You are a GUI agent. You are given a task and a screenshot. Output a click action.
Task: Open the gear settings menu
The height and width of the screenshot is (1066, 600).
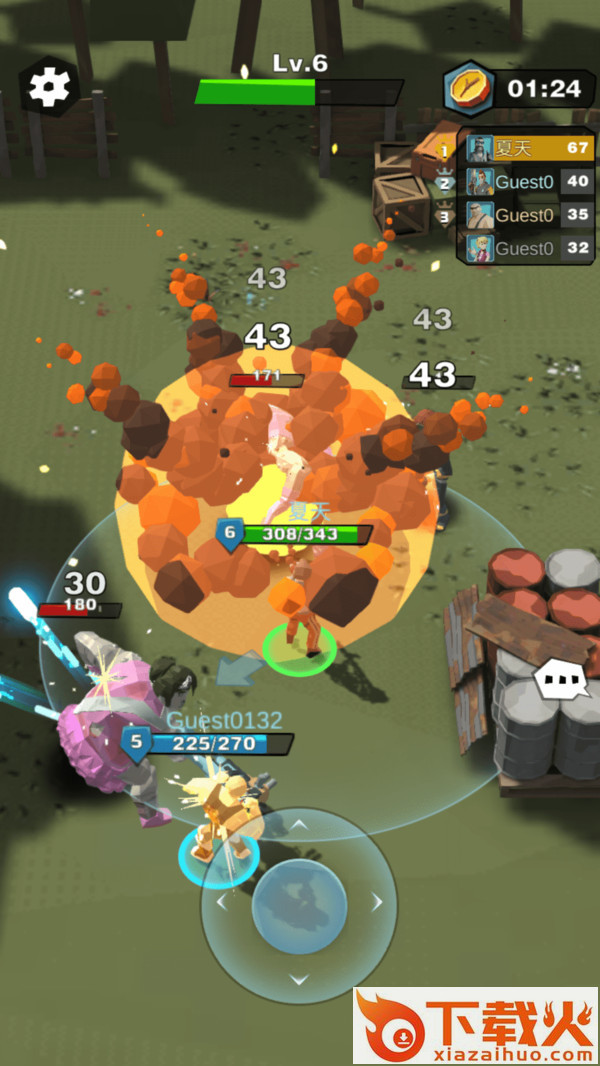49,87
